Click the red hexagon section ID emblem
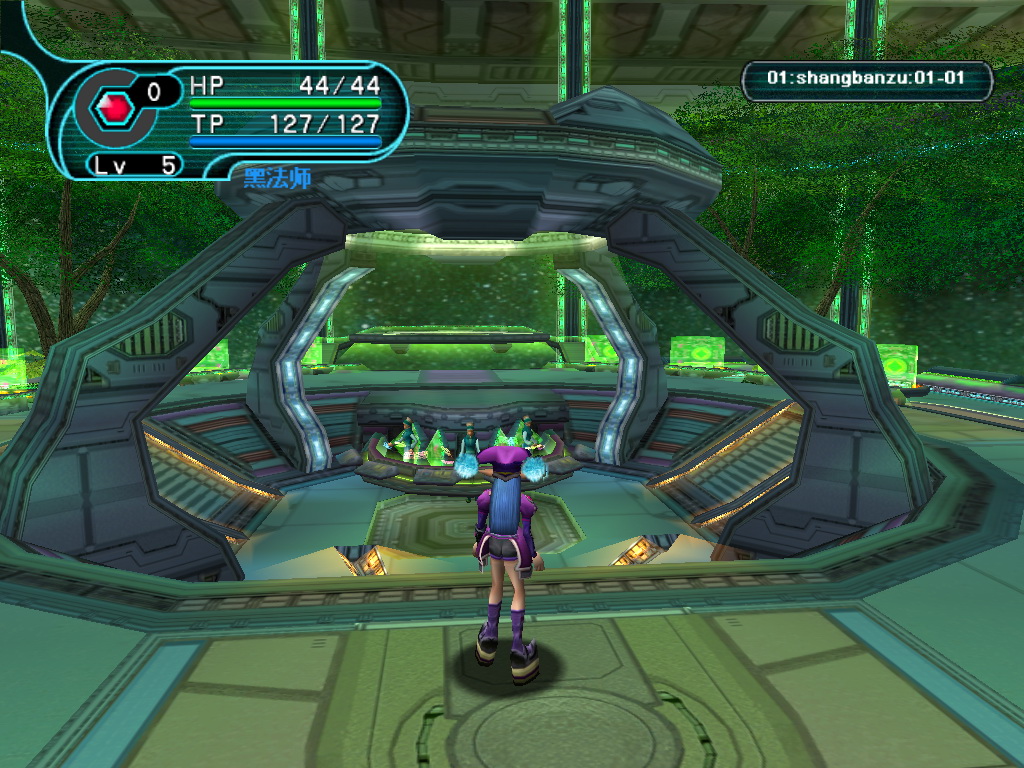 click(x=114, y=106)
